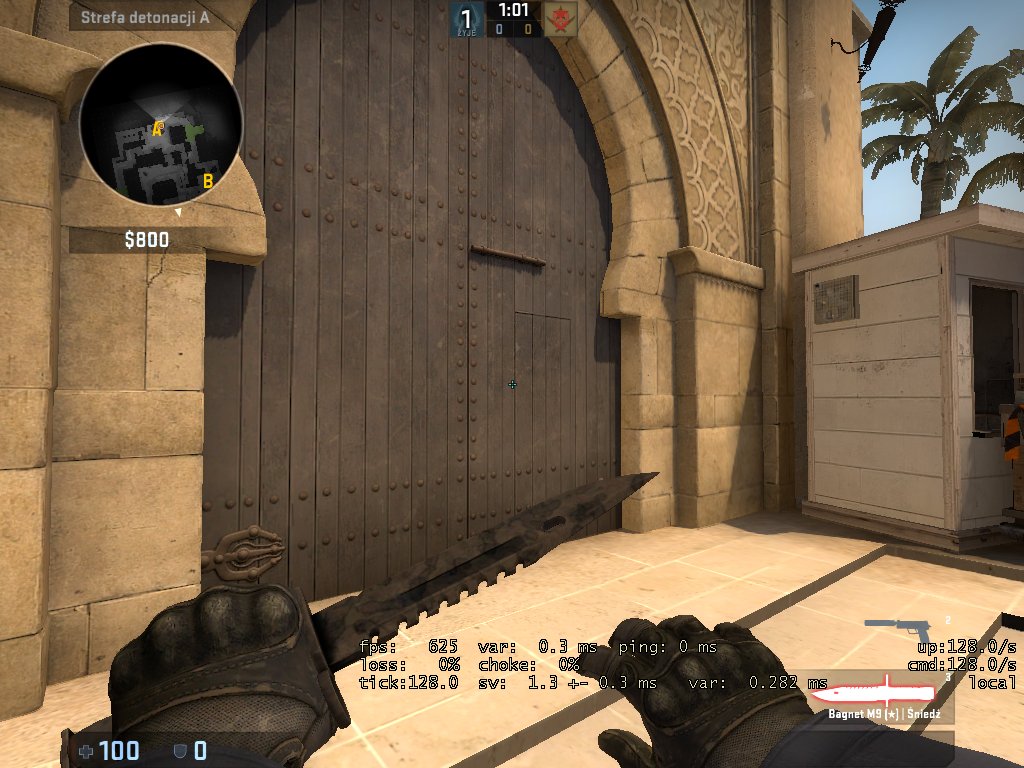This screenshot has width=1024, height=768.
Task: Select bomb site B marker on radar
Action: pyautogui.click(x=208, y=181)
